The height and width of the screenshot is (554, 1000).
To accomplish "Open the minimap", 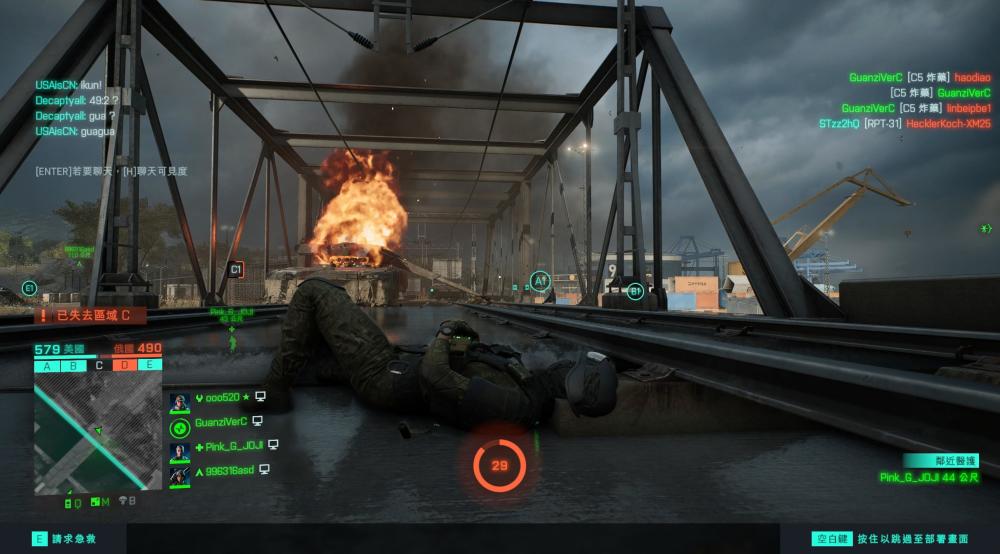I will point(97,431).
